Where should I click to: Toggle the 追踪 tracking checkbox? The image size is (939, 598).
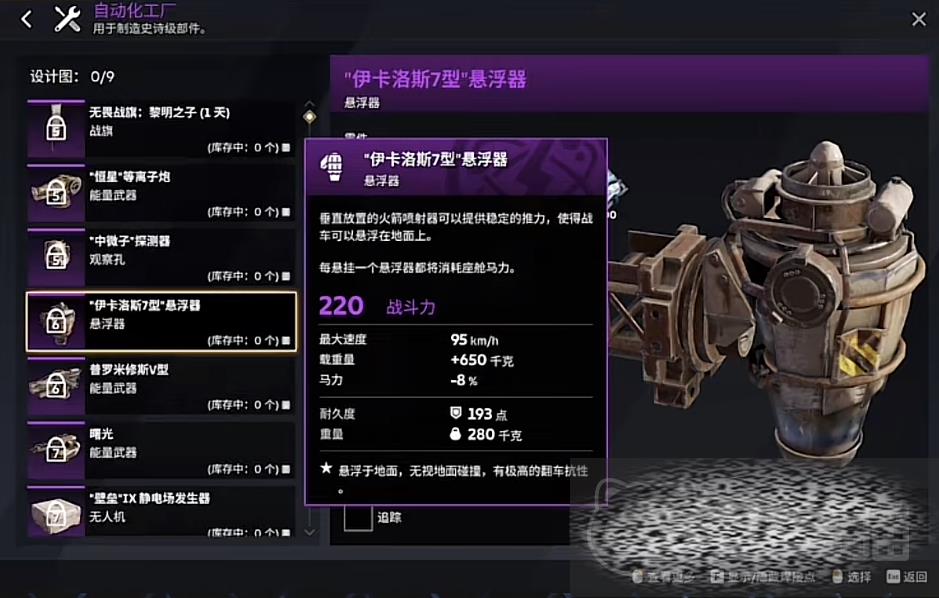tap(358, 517)
